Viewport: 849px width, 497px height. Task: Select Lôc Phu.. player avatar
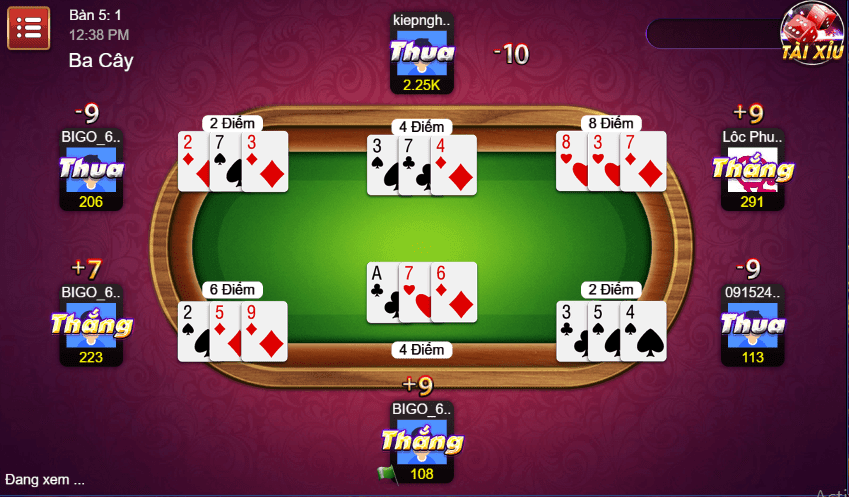[x=752, y=170]
